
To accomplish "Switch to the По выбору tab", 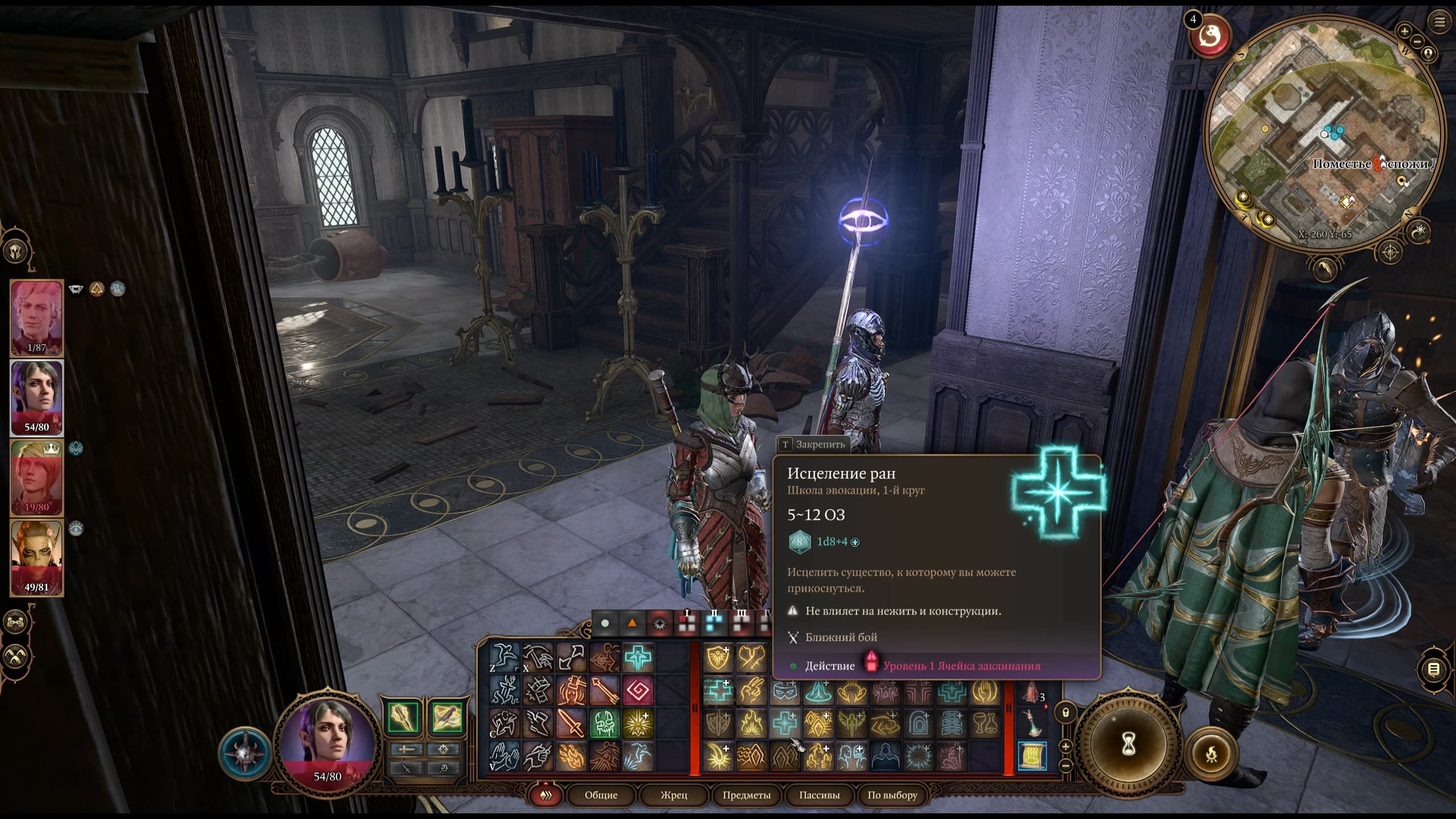I will click(892, 795).
